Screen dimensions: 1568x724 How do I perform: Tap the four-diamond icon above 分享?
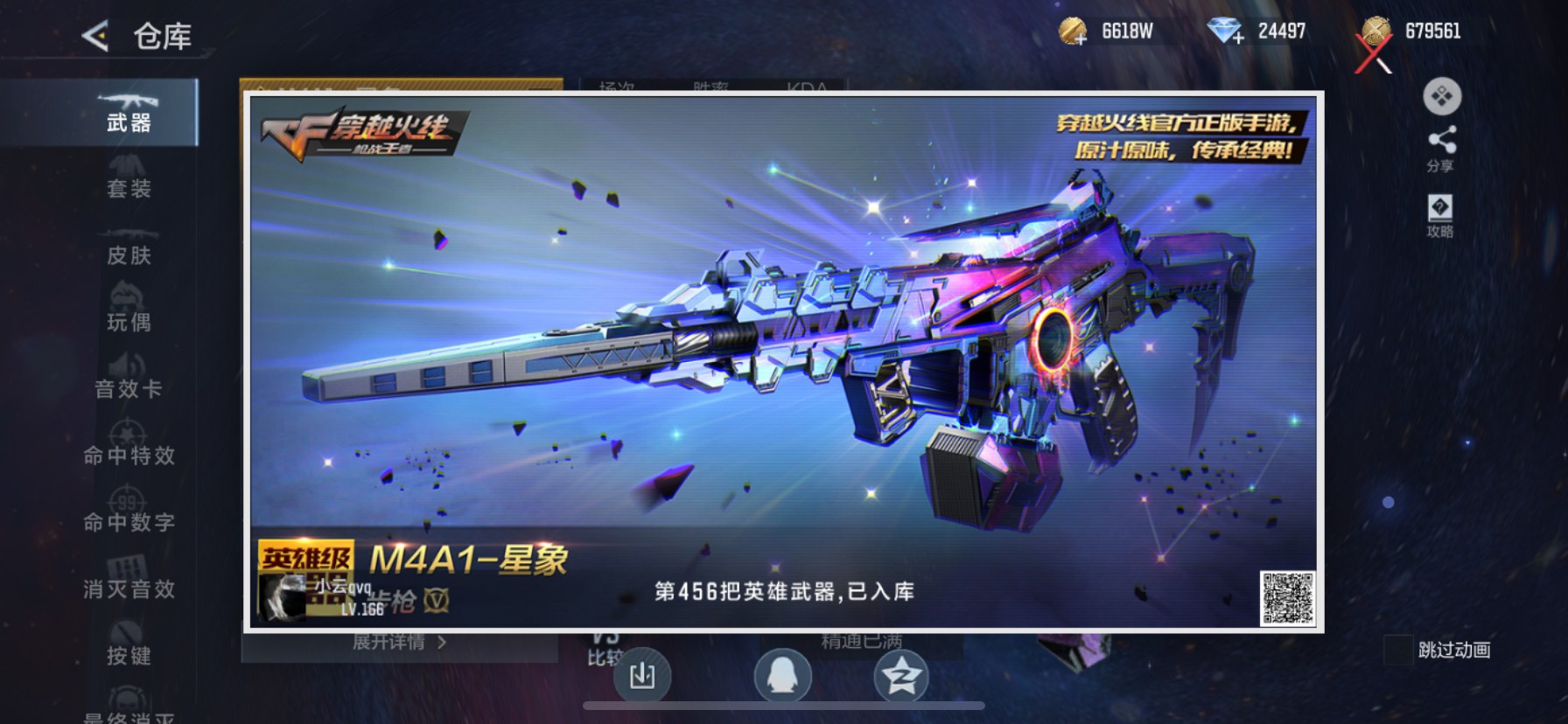point(1442,97)
